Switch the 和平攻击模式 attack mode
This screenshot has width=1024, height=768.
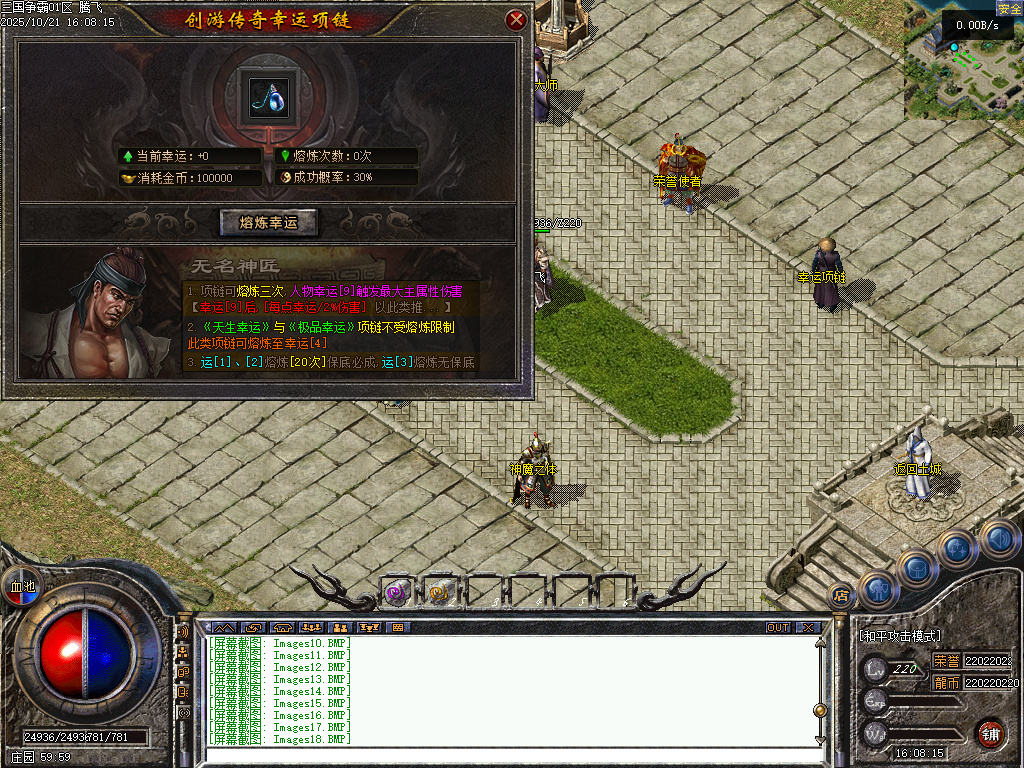click(x=900, y=636)
